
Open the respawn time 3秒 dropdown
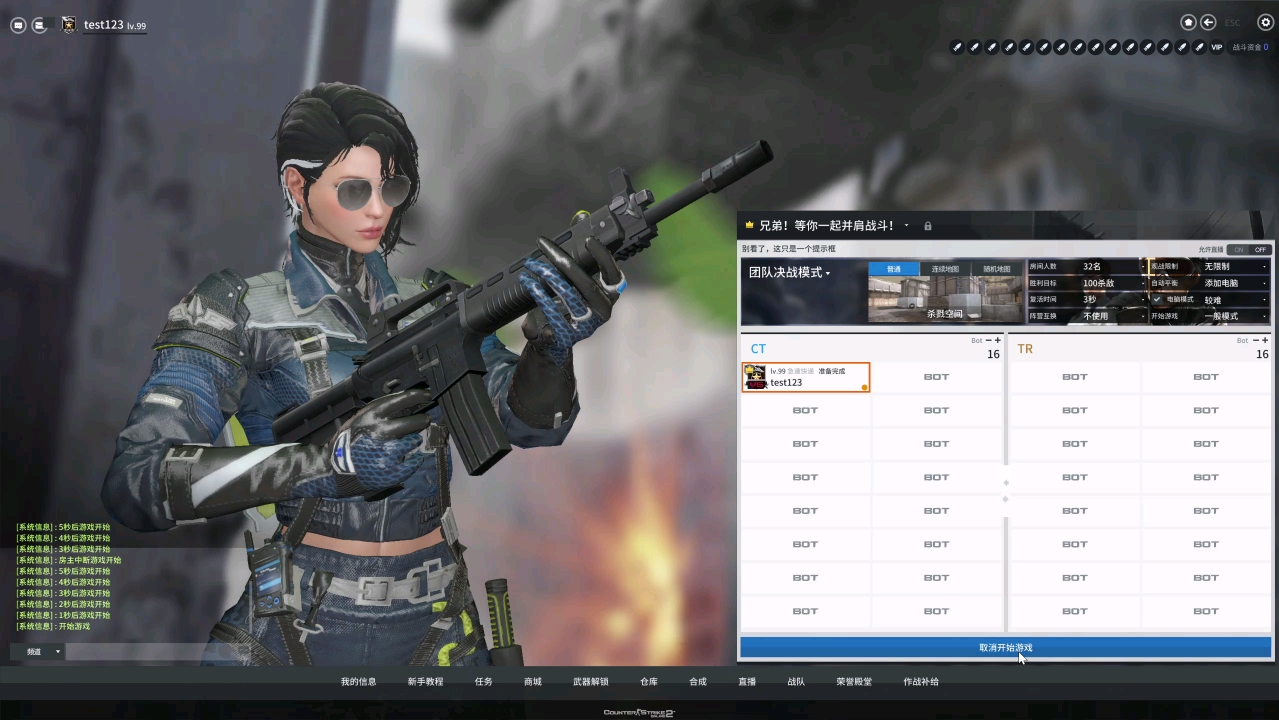click(x=1110, y=299)
